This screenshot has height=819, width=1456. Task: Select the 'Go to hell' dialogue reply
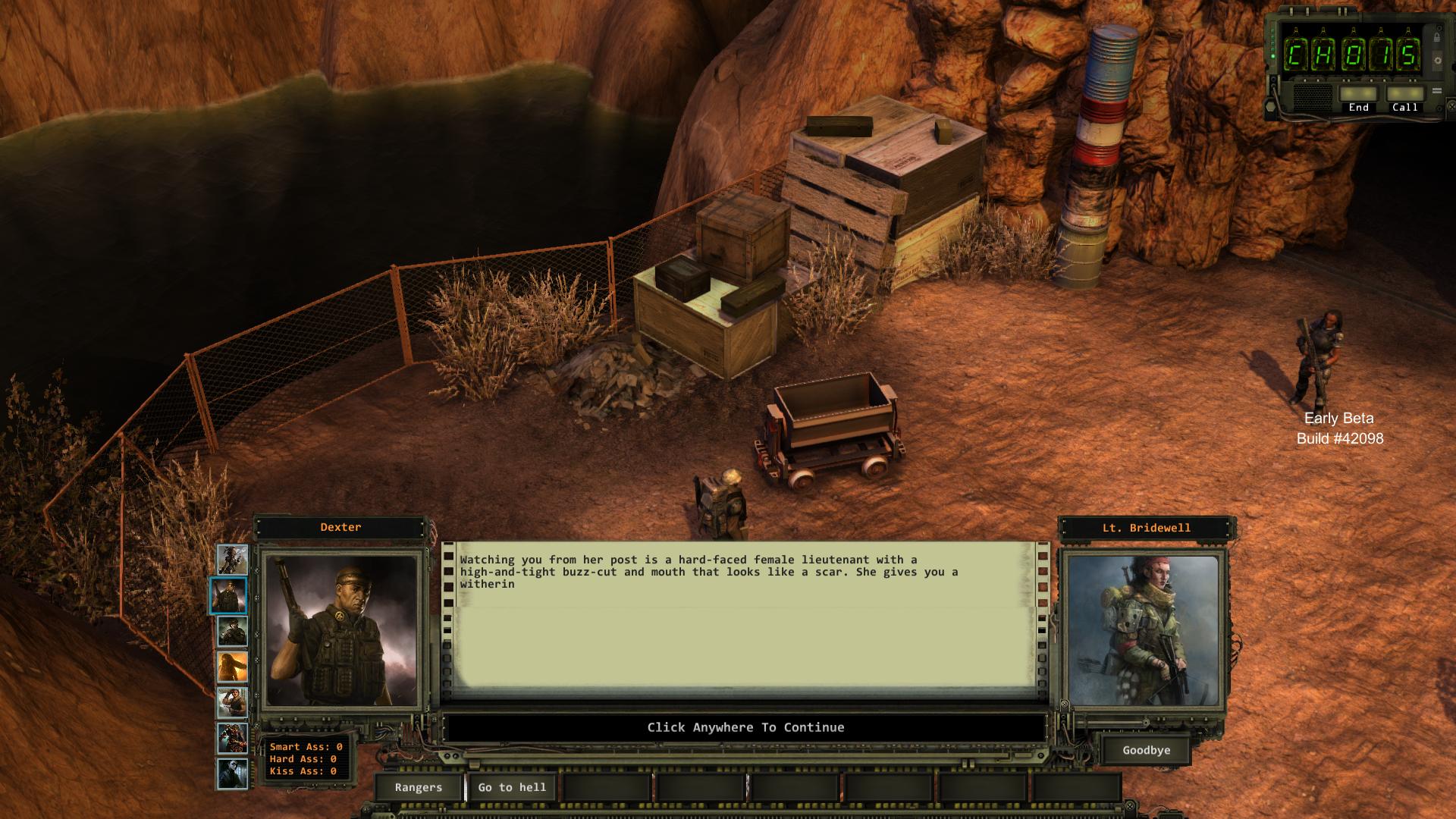point(512,787)
